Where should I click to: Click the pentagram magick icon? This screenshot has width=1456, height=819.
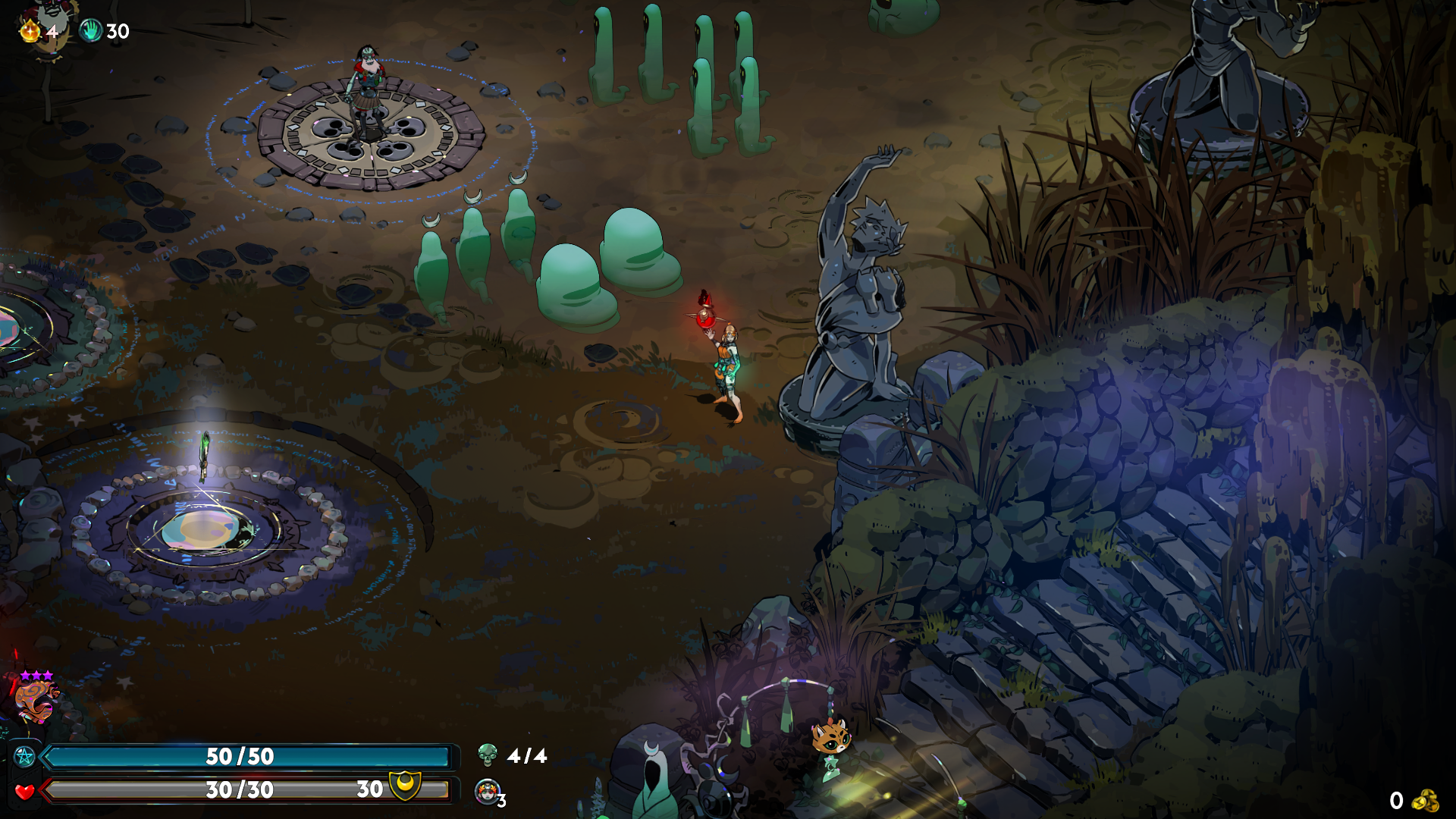[25, 756]
